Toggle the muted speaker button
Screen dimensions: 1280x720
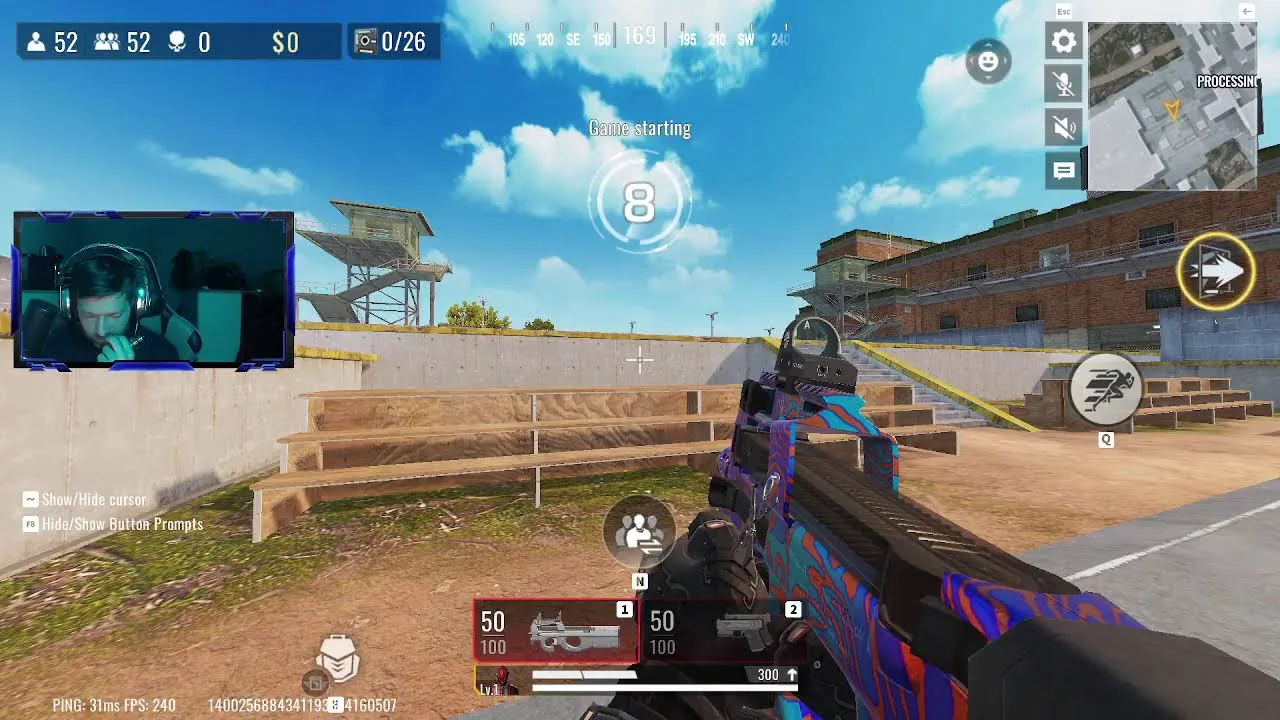click(x=1064, y=127)
